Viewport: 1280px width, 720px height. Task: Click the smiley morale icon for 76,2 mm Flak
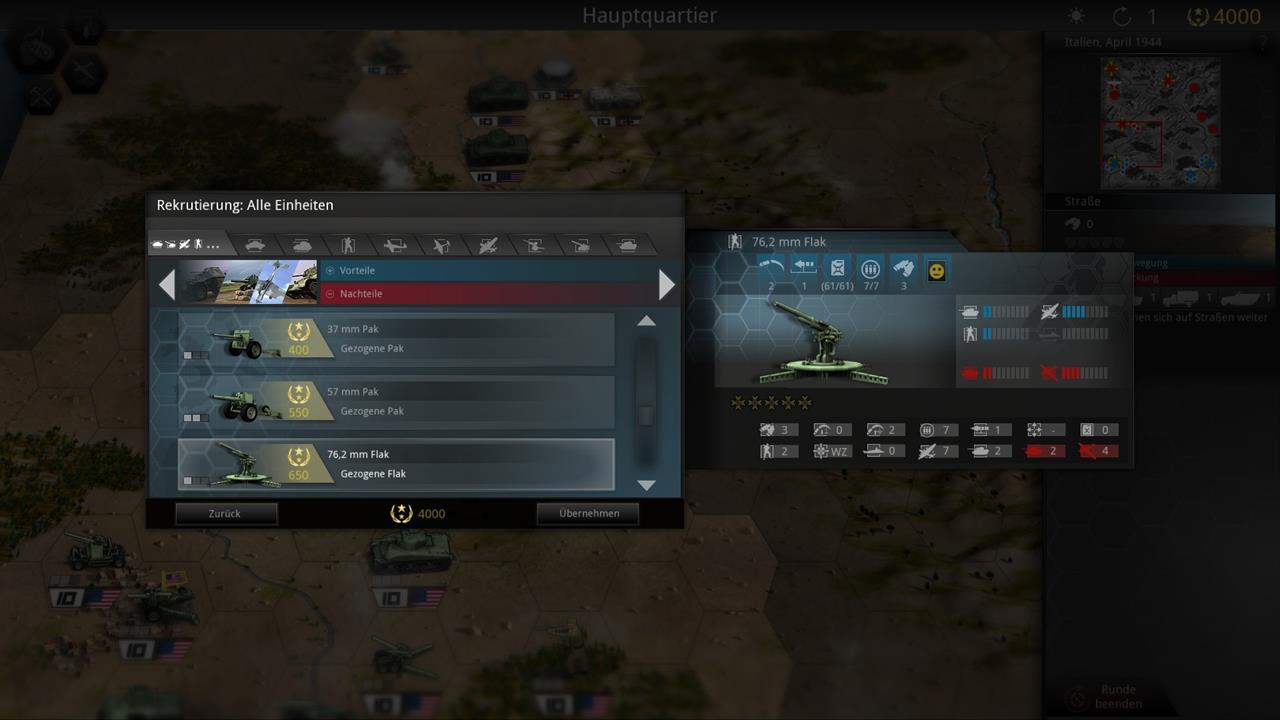point(936,269)
